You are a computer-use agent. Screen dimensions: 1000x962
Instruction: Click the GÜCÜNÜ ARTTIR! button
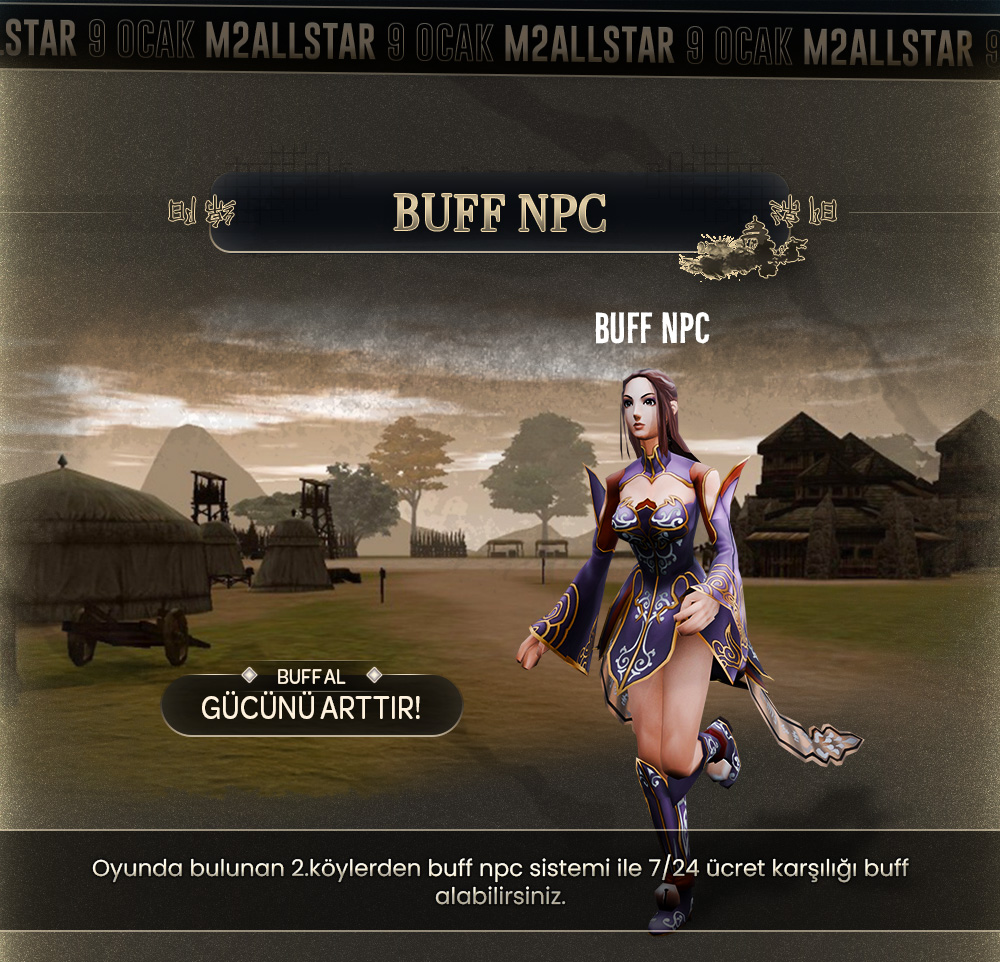(x=311, y=707)
